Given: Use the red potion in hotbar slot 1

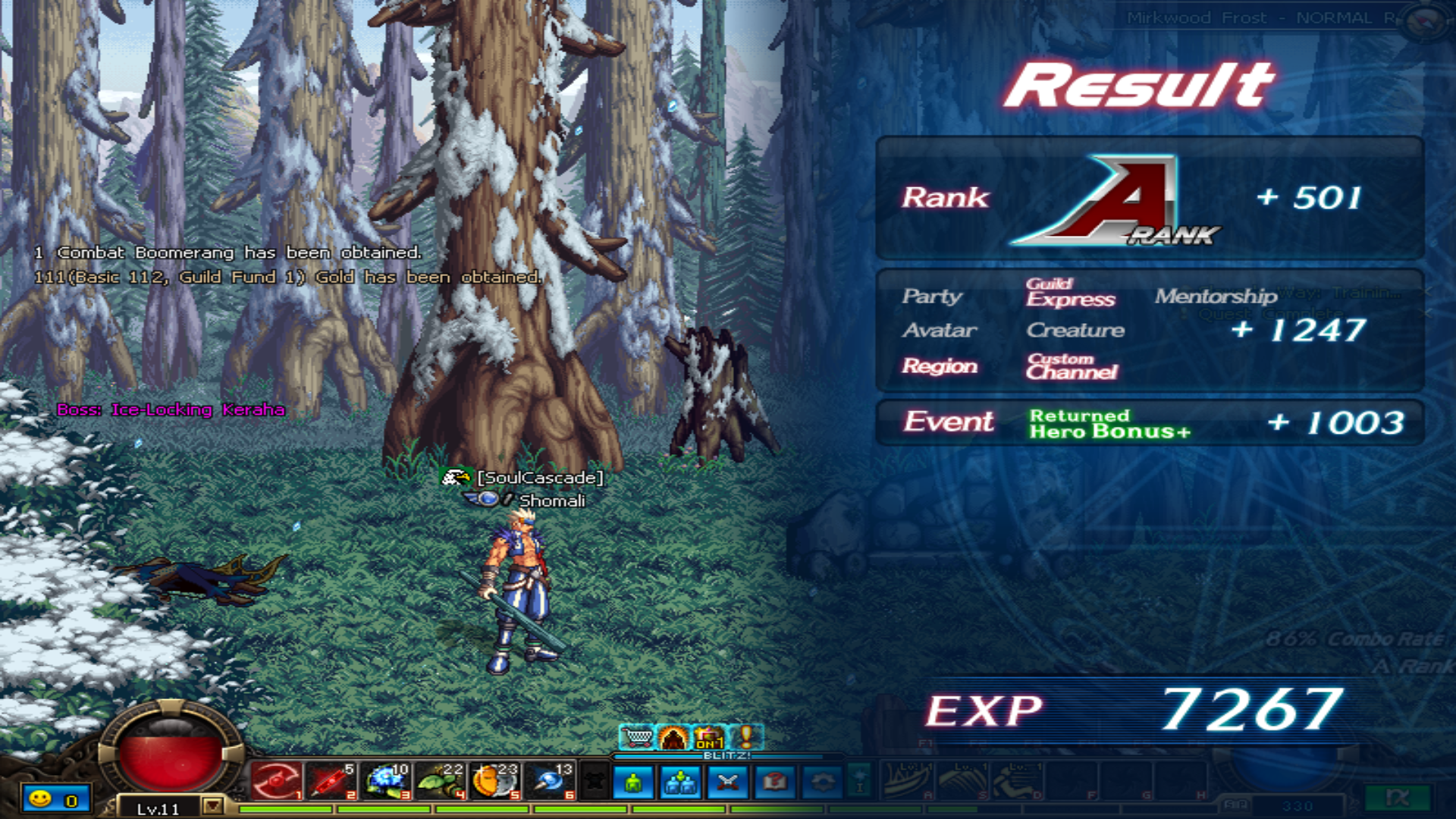Looking at the screenshot, I should pos(276,781).
